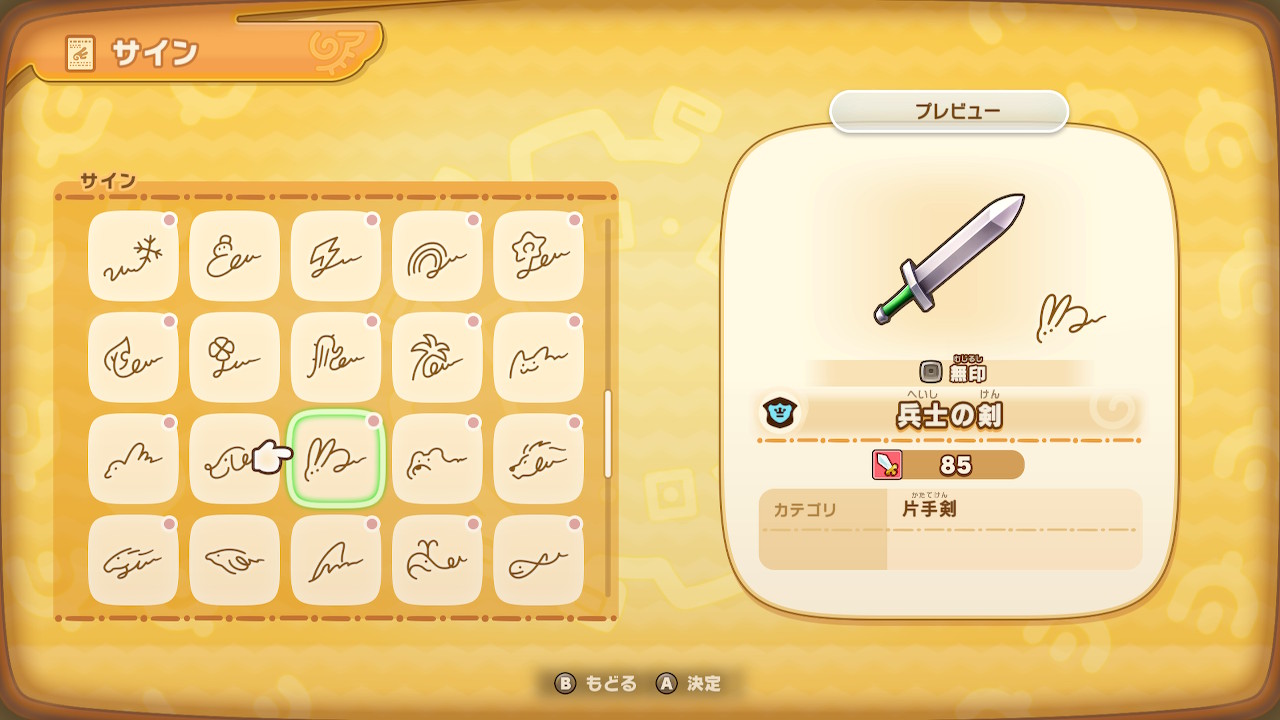
Task: Select the rainbow signature
Action: [437, 257]
